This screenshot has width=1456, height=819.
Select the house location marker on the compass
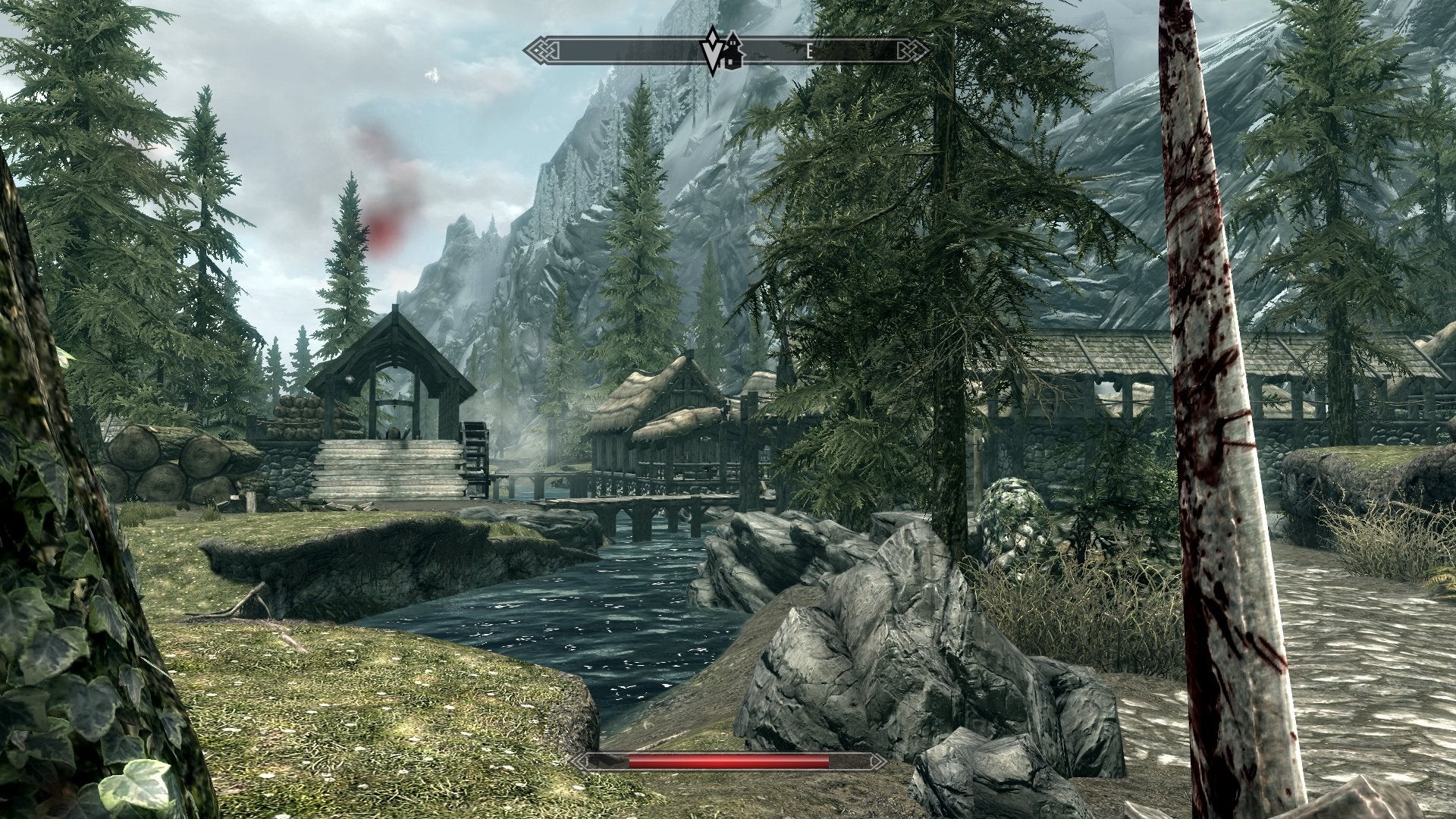(734, 52)
